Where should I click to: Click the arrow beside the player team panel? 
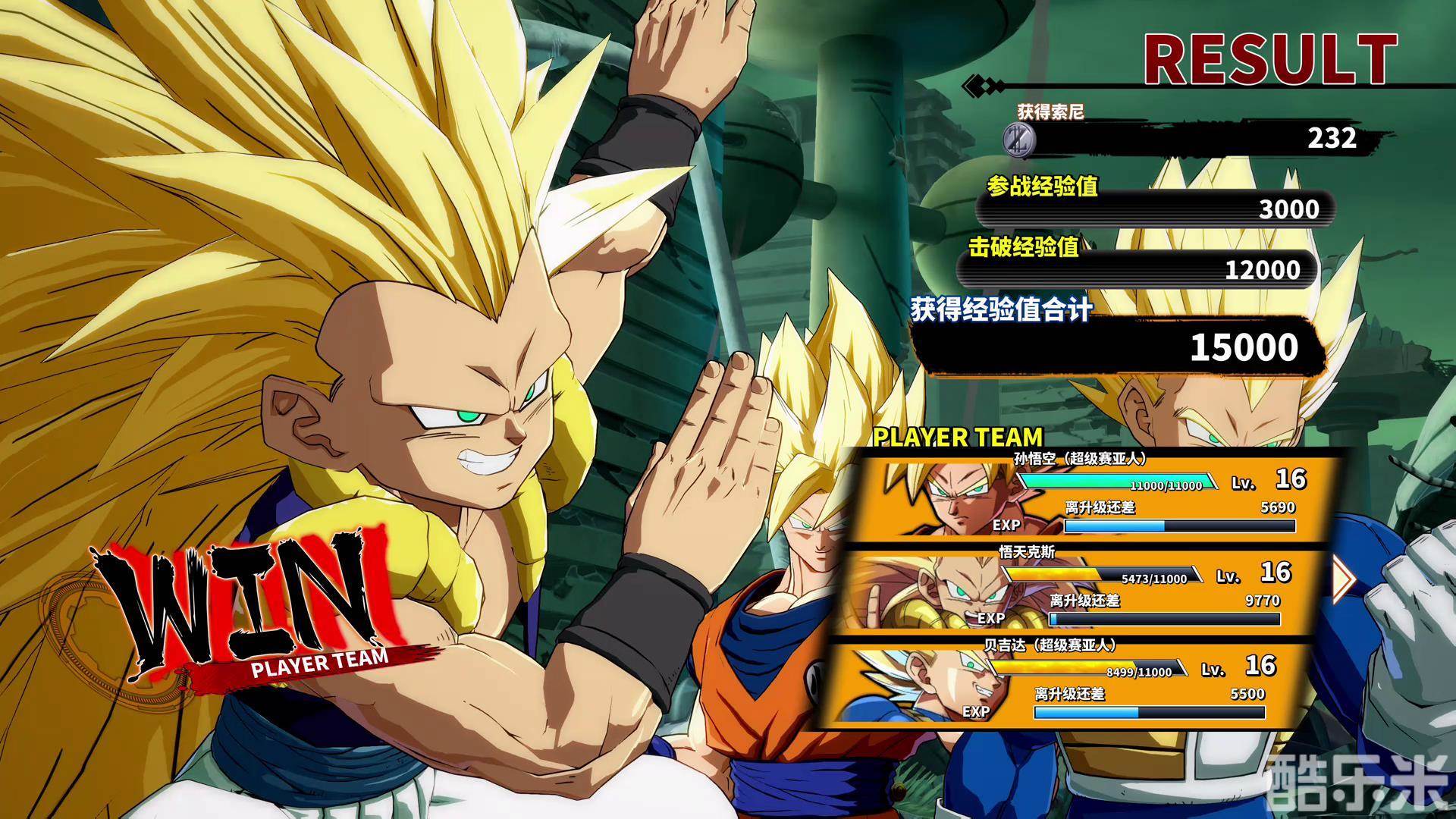point(1344,579)
